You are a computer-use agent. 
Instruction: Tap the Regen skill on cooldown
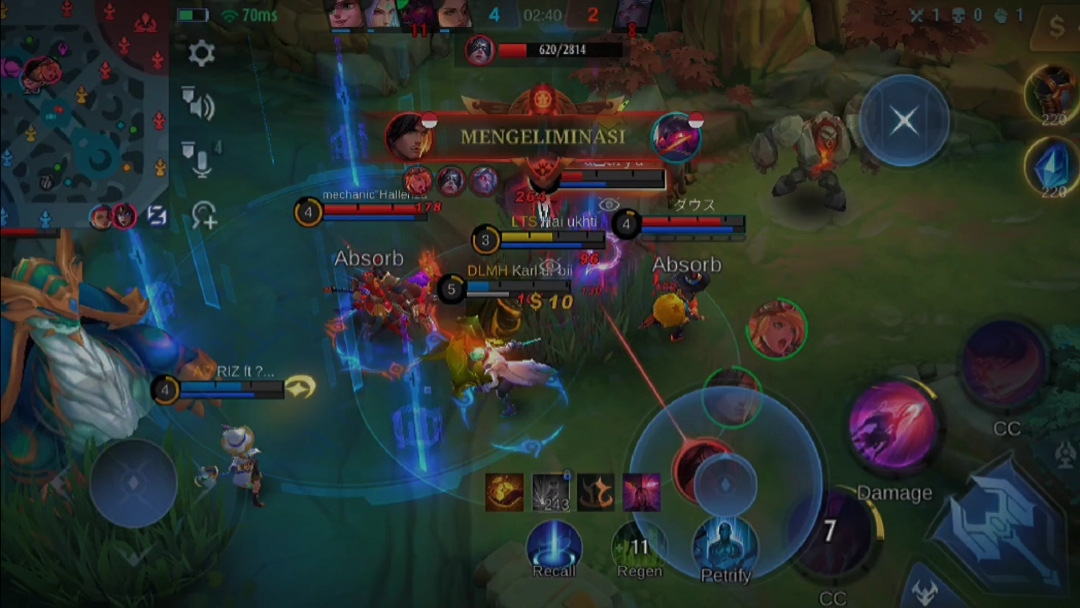click(x=638, y=548)
